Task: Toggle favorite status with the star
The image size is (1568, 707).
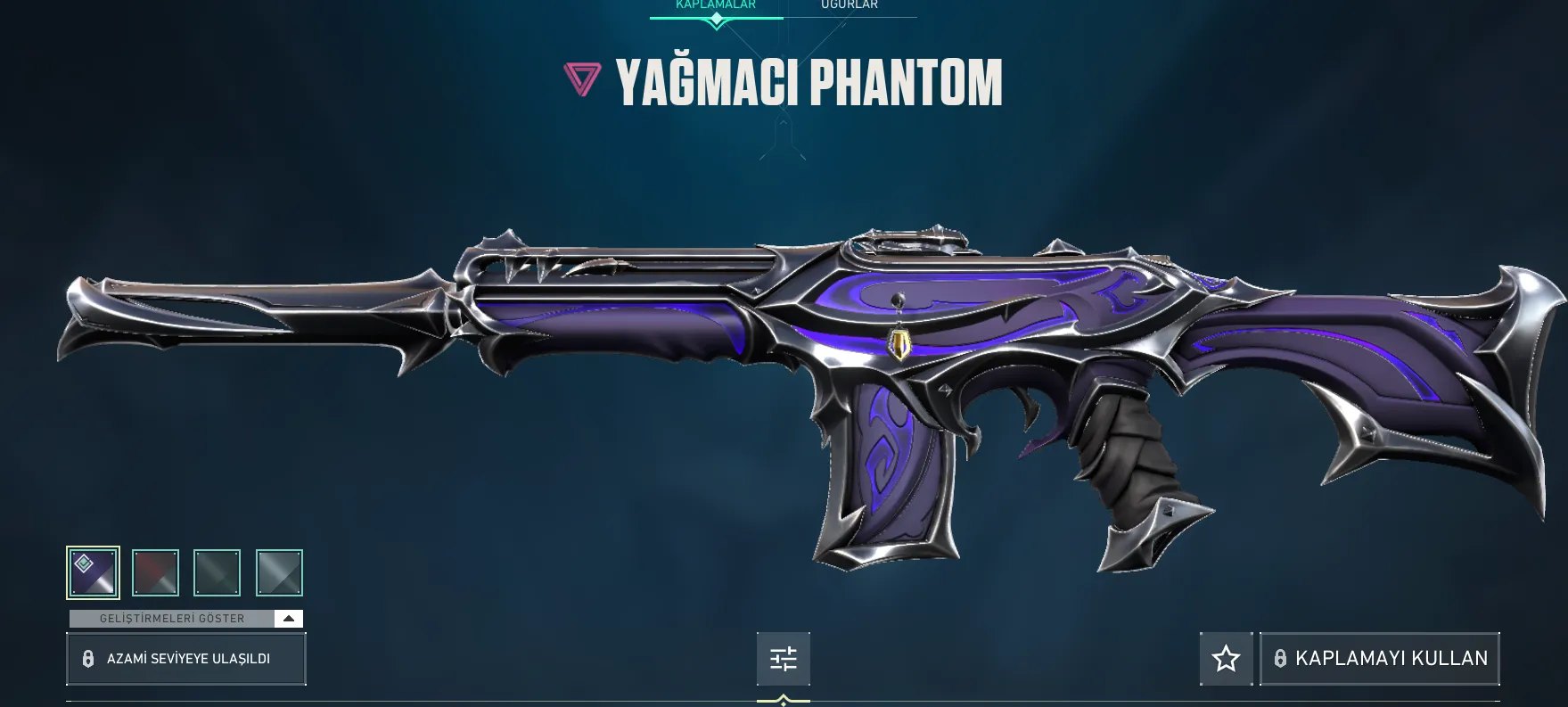Action: [x=1226, y=659]
